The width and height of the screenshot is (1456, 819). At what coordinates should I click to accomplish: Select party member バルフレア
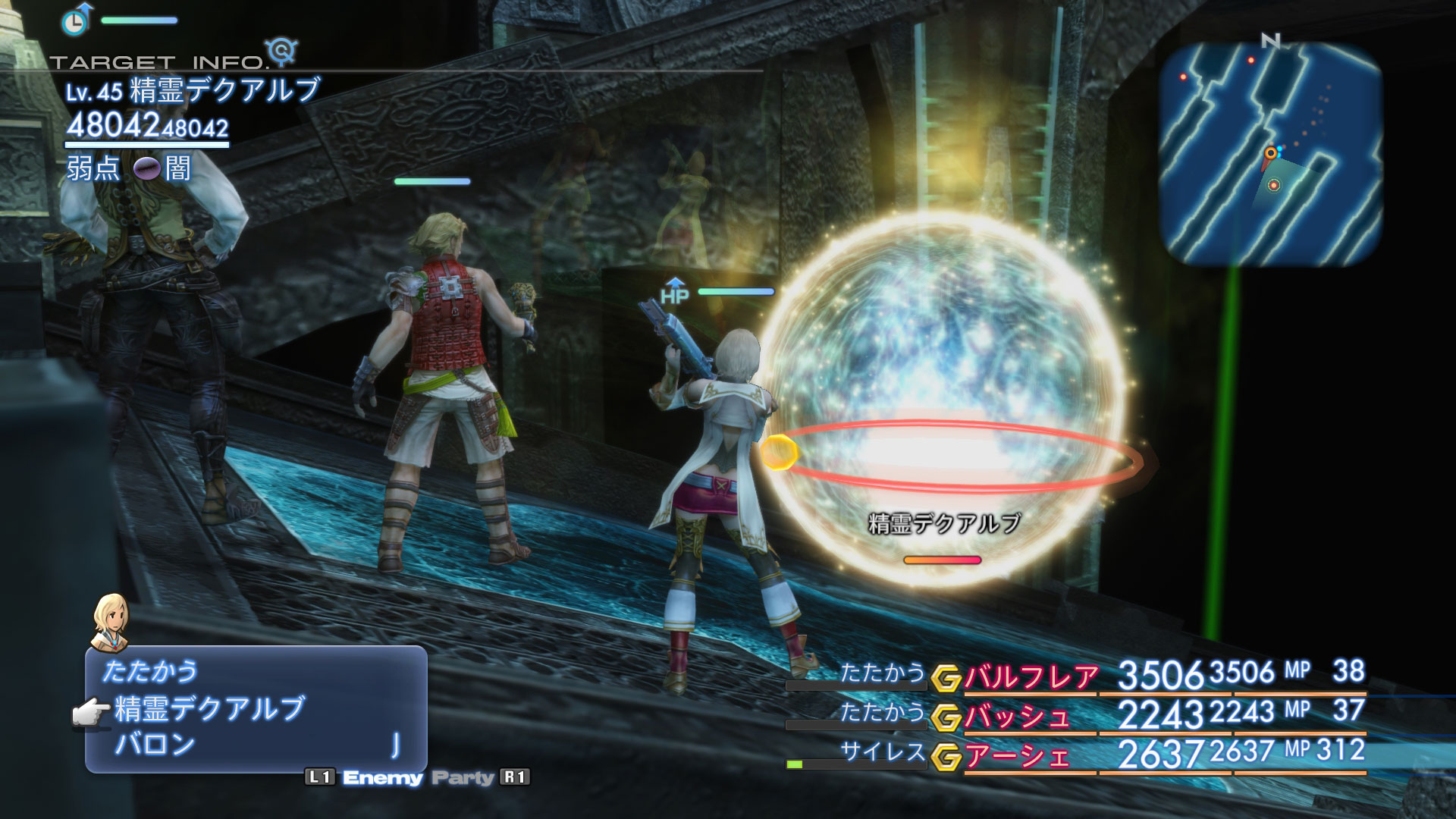click(1031, 676)
